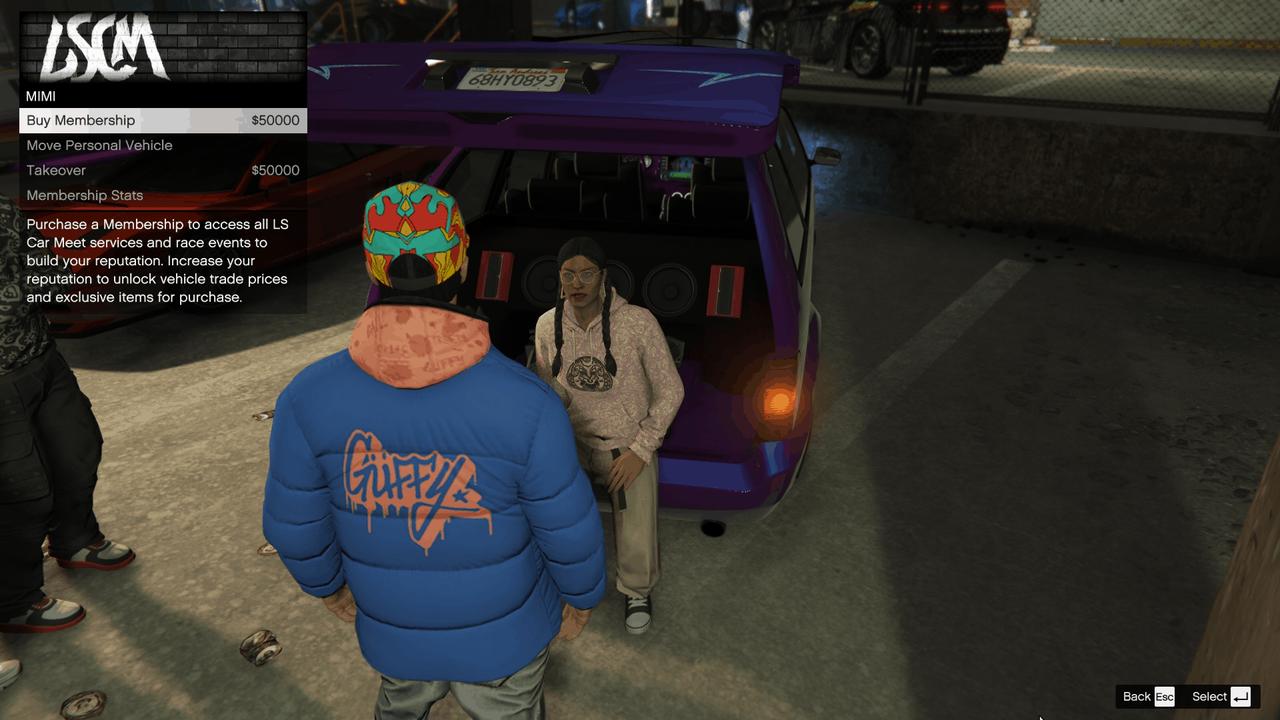Select the Move Personal Vehicle option
The width and height of the screenshot is (1280, 720).
(99, 145)
